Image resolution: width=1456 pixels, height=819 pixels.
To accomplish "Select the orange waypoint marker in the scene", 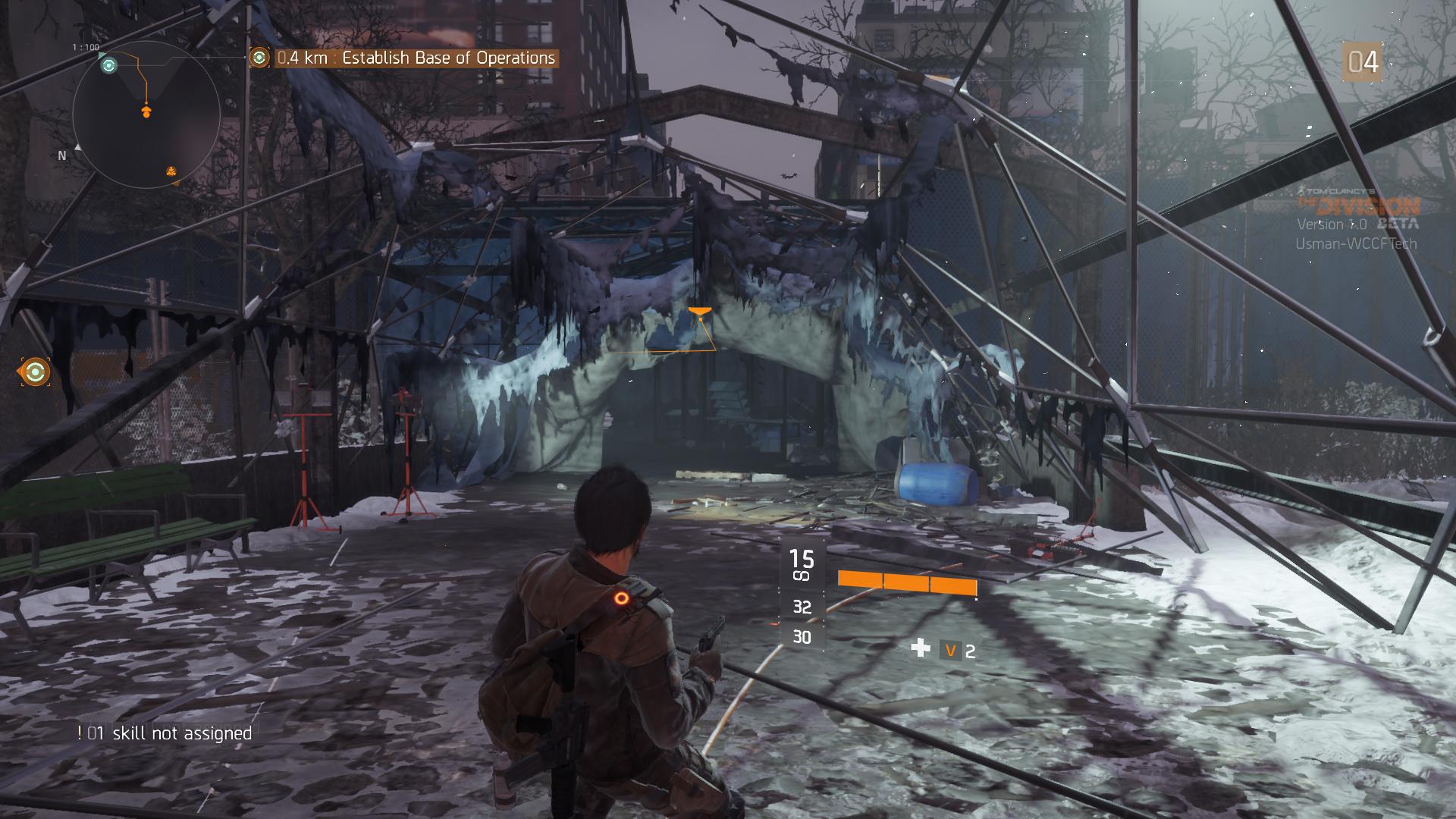I will [699, 312].
